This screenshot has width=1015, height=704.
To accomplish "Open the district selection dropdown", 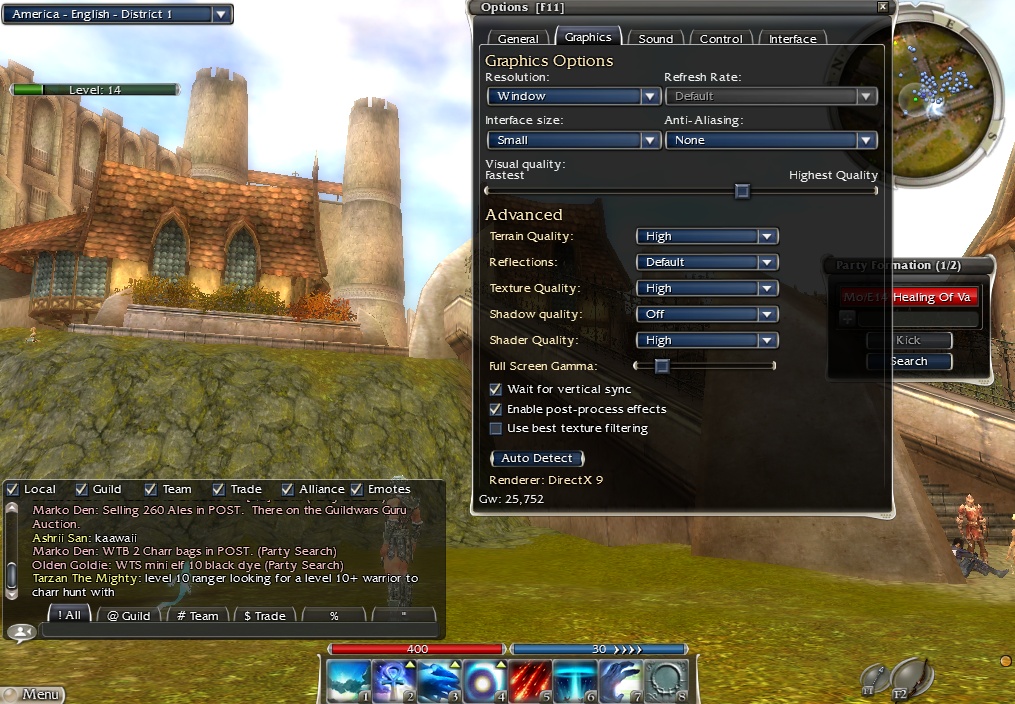I will pyautogui.click(x=118, y=14).
